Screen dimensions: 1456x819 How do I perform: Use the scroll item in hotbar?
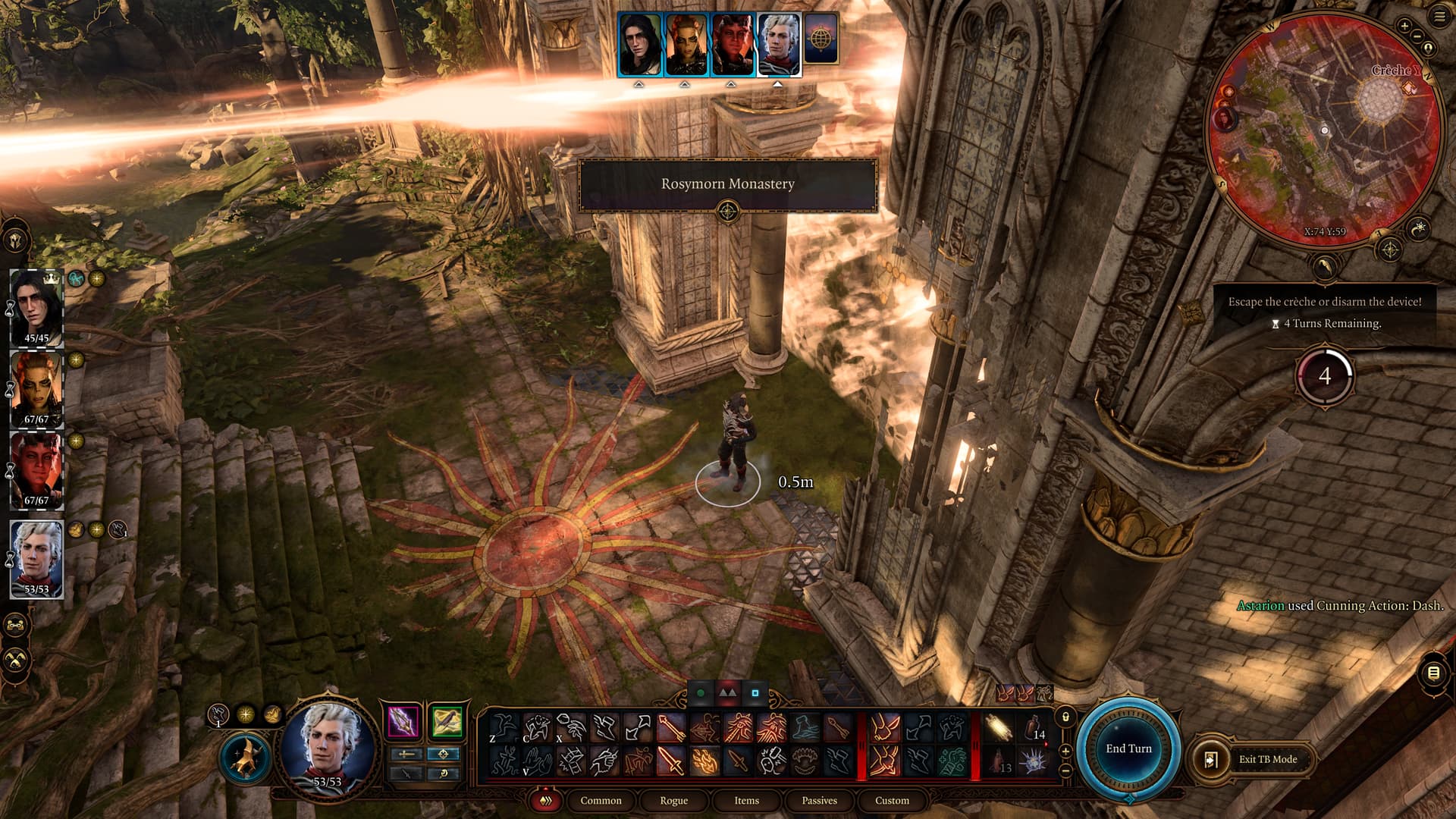999,728
